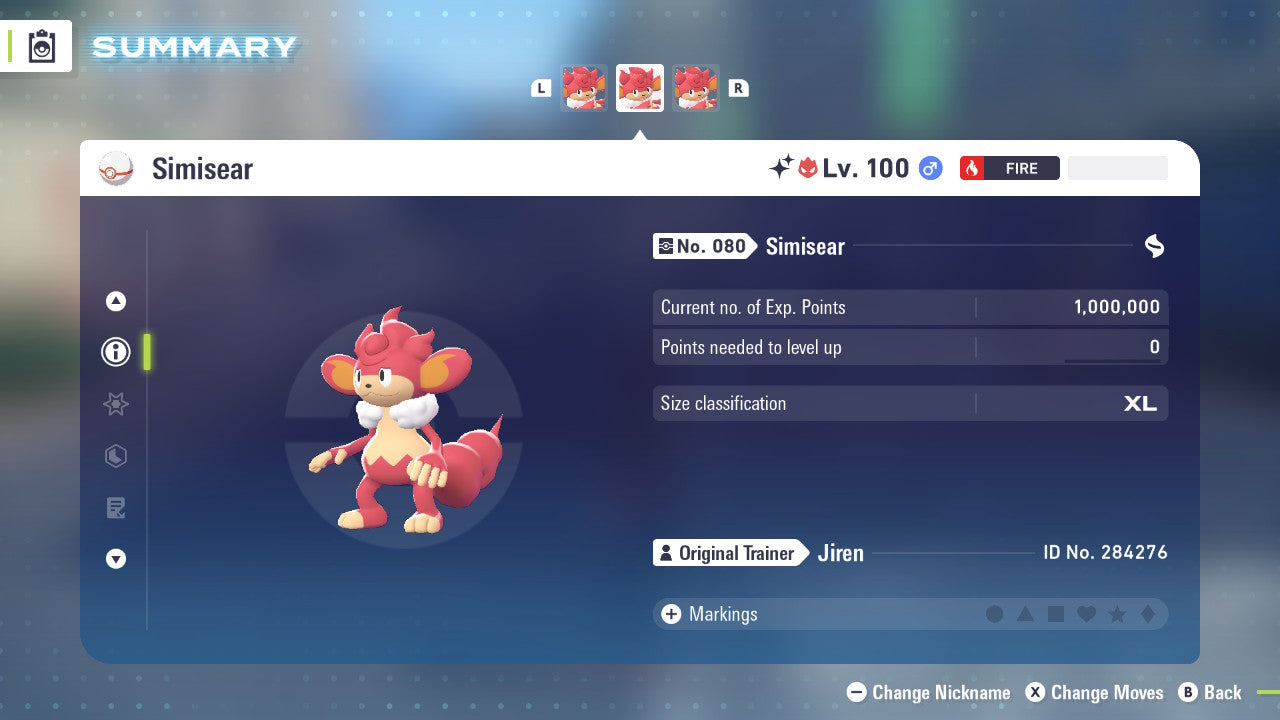Select the FIRE type badge
The height and width of the screenshot is (720, 1280).
pos(1009,168)
